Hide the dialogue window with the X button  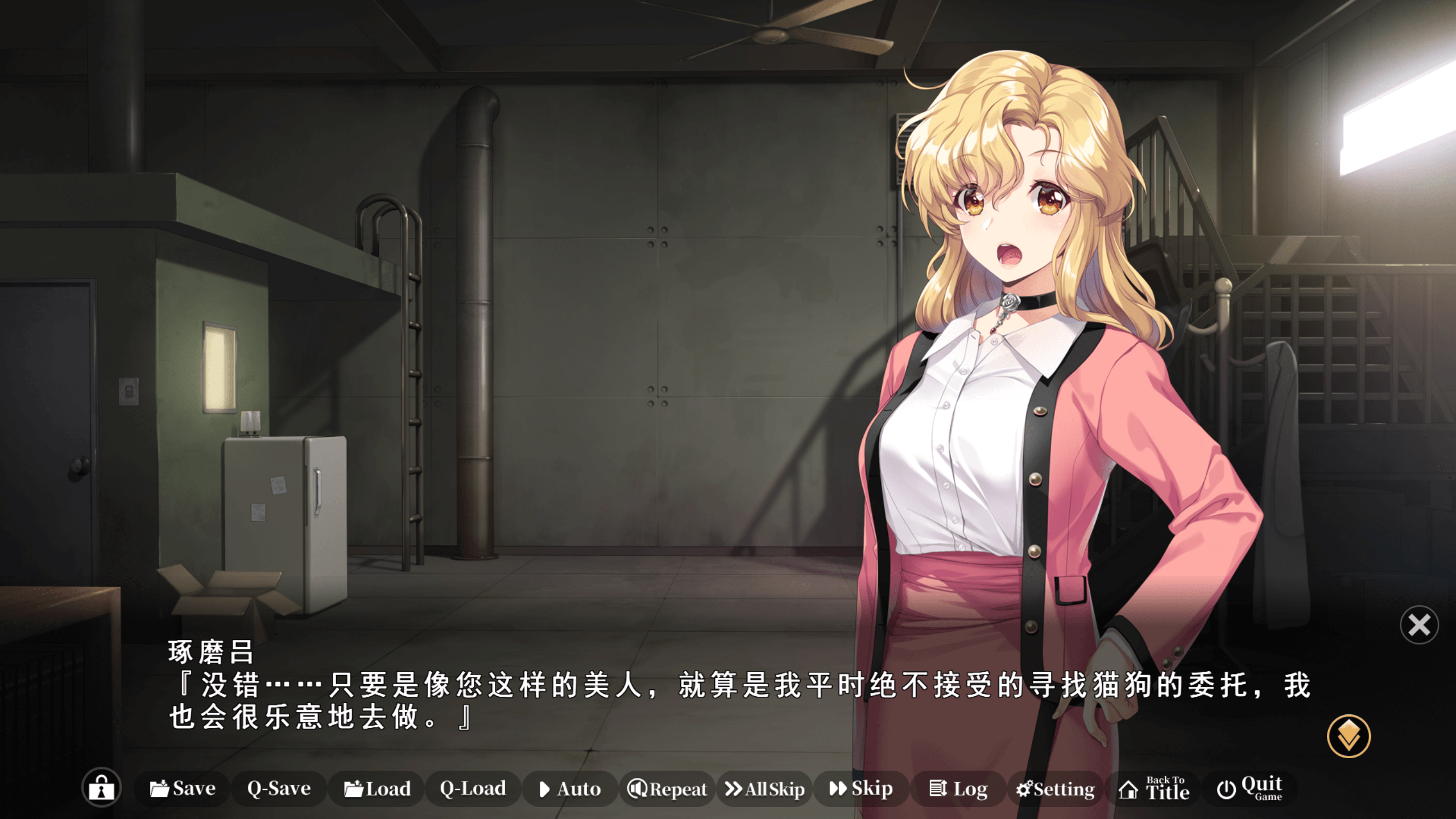pos(1419,625)
